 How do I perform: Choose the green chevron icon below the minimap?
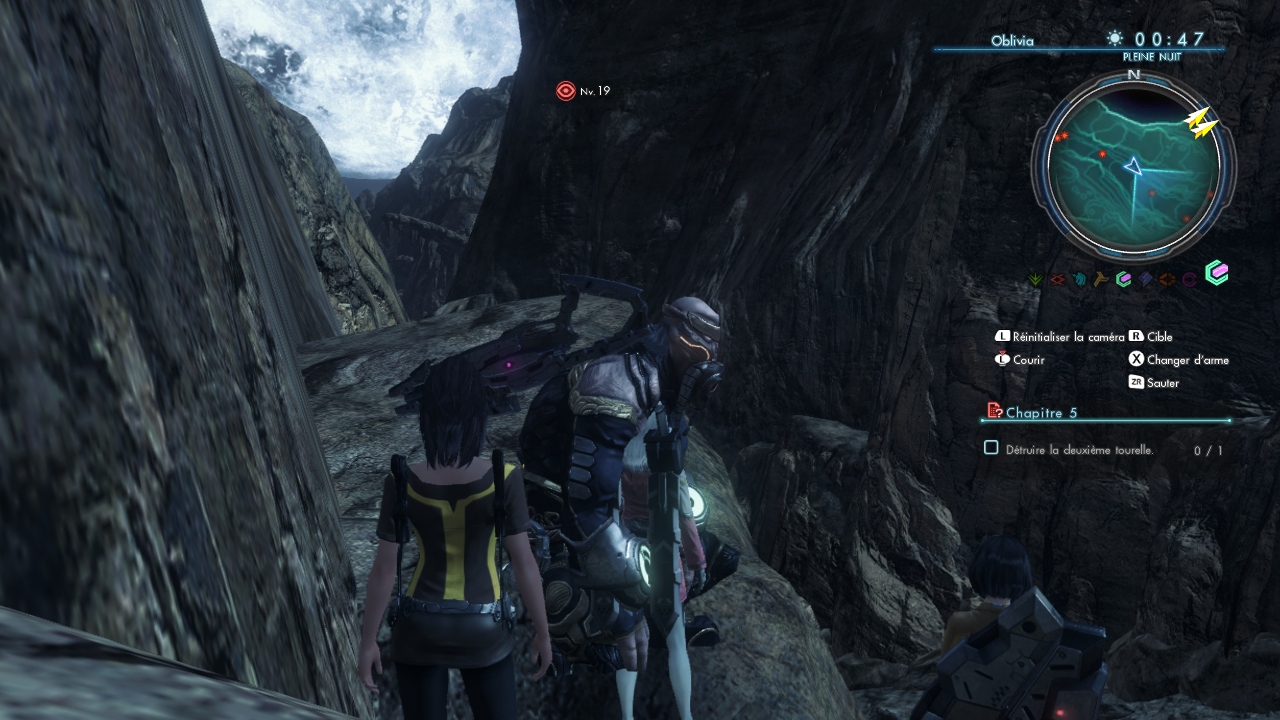[1035, 280]
